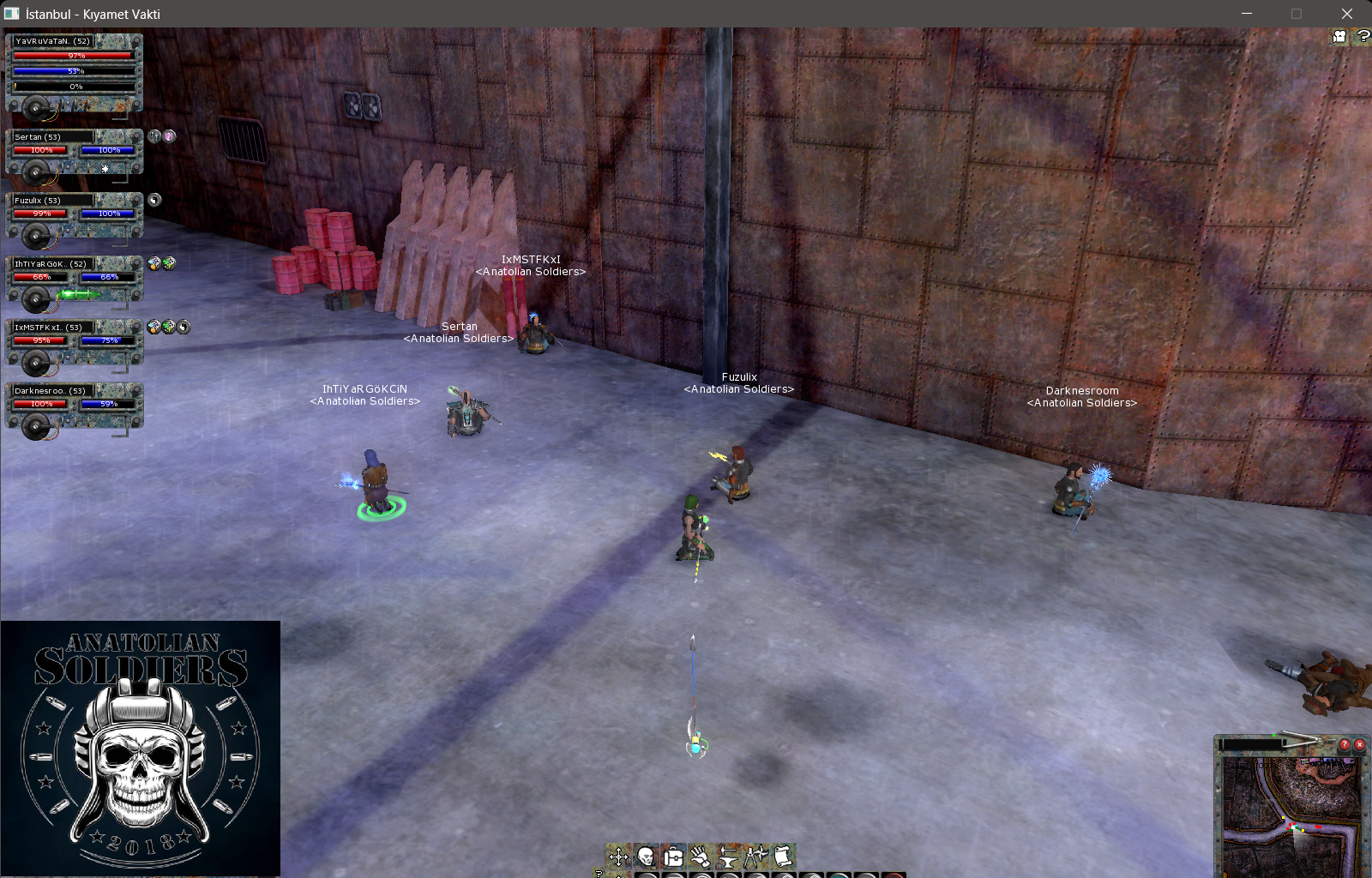Click the glove icon in the toolbar
This screenshot has height=878, width=1372.
[701, 856]
